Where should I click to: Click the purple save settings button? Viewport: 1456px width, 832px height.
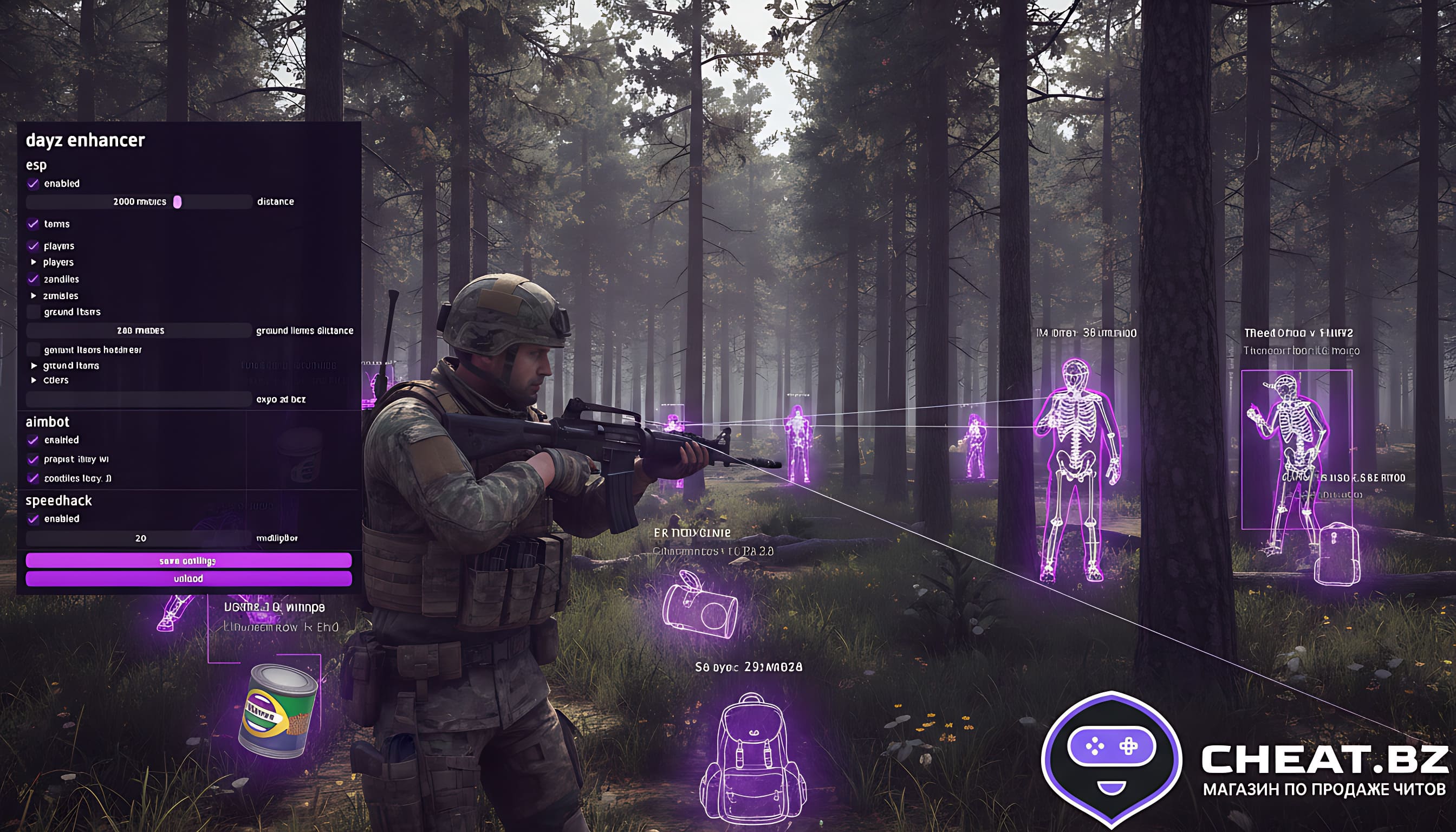pos(188,561)
